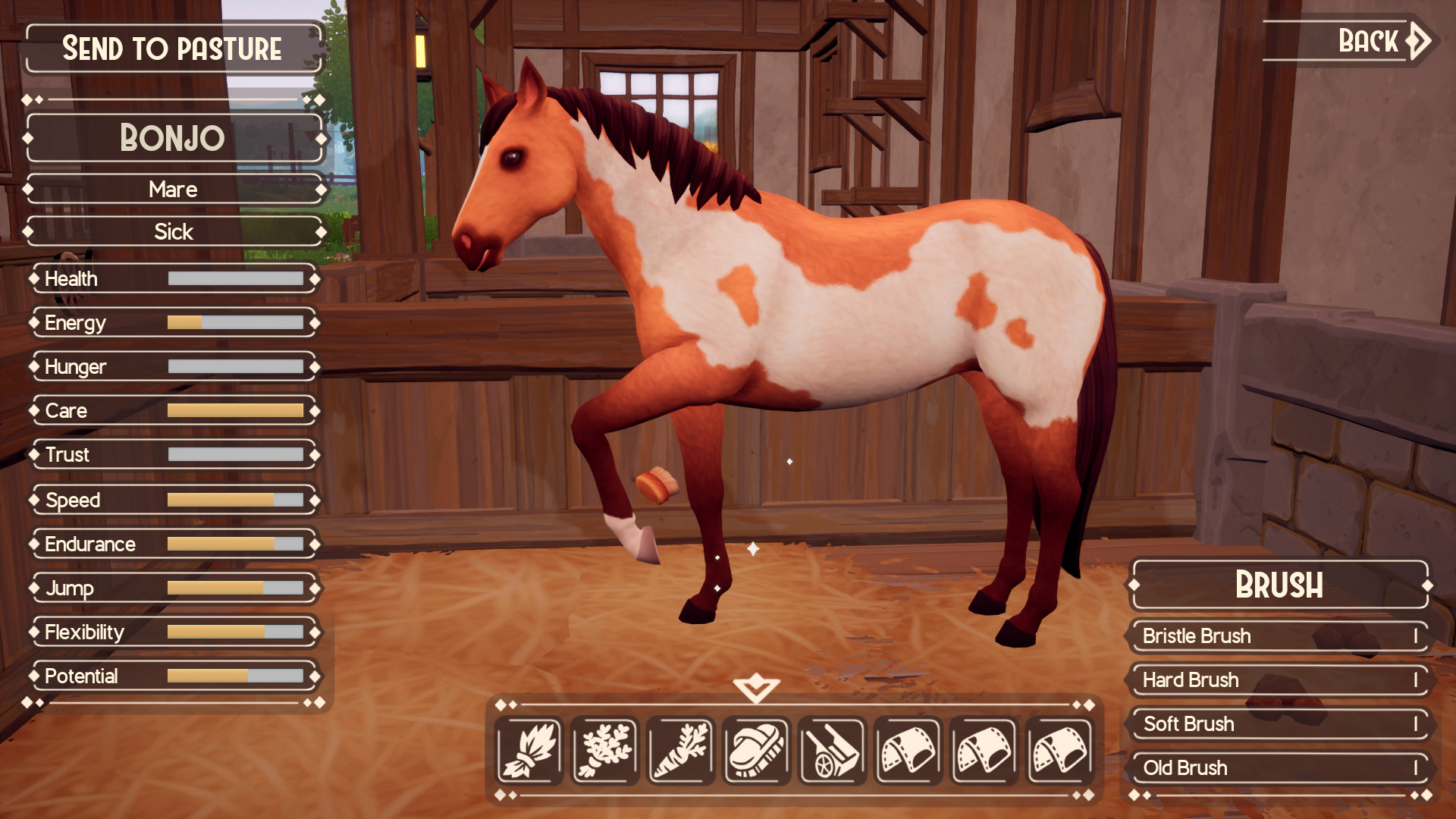Pick the wheelbarrow mucking icon
The image size is (1456, 819).
point(832,750)
